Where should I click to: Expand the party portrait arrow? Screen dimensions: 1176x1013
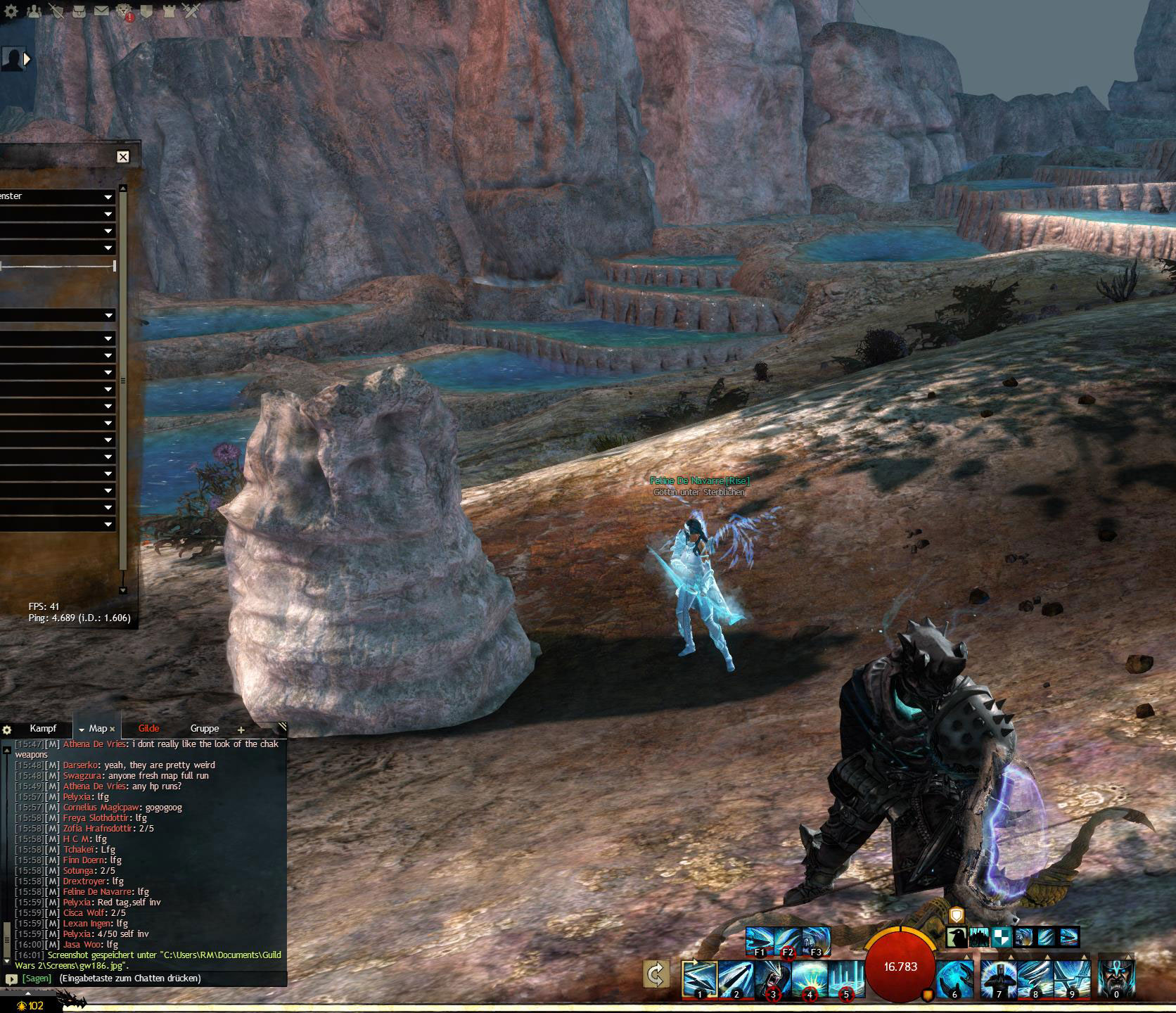coord(27,59)
